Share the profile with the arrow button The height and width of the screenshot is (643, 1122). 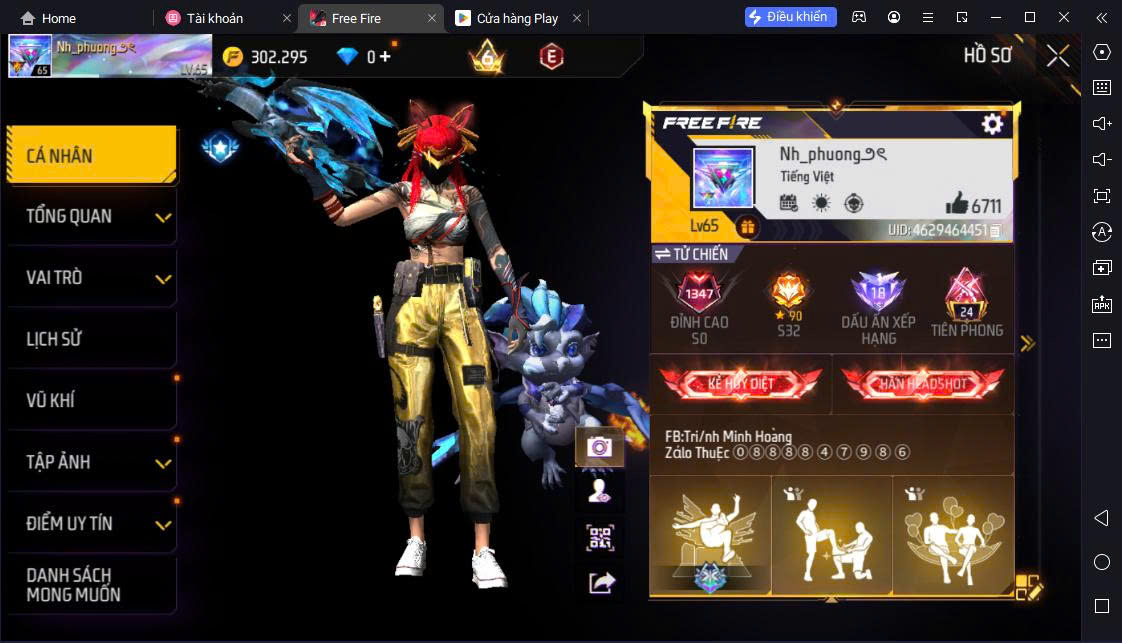pyautogui.click(x=601, y=582)
